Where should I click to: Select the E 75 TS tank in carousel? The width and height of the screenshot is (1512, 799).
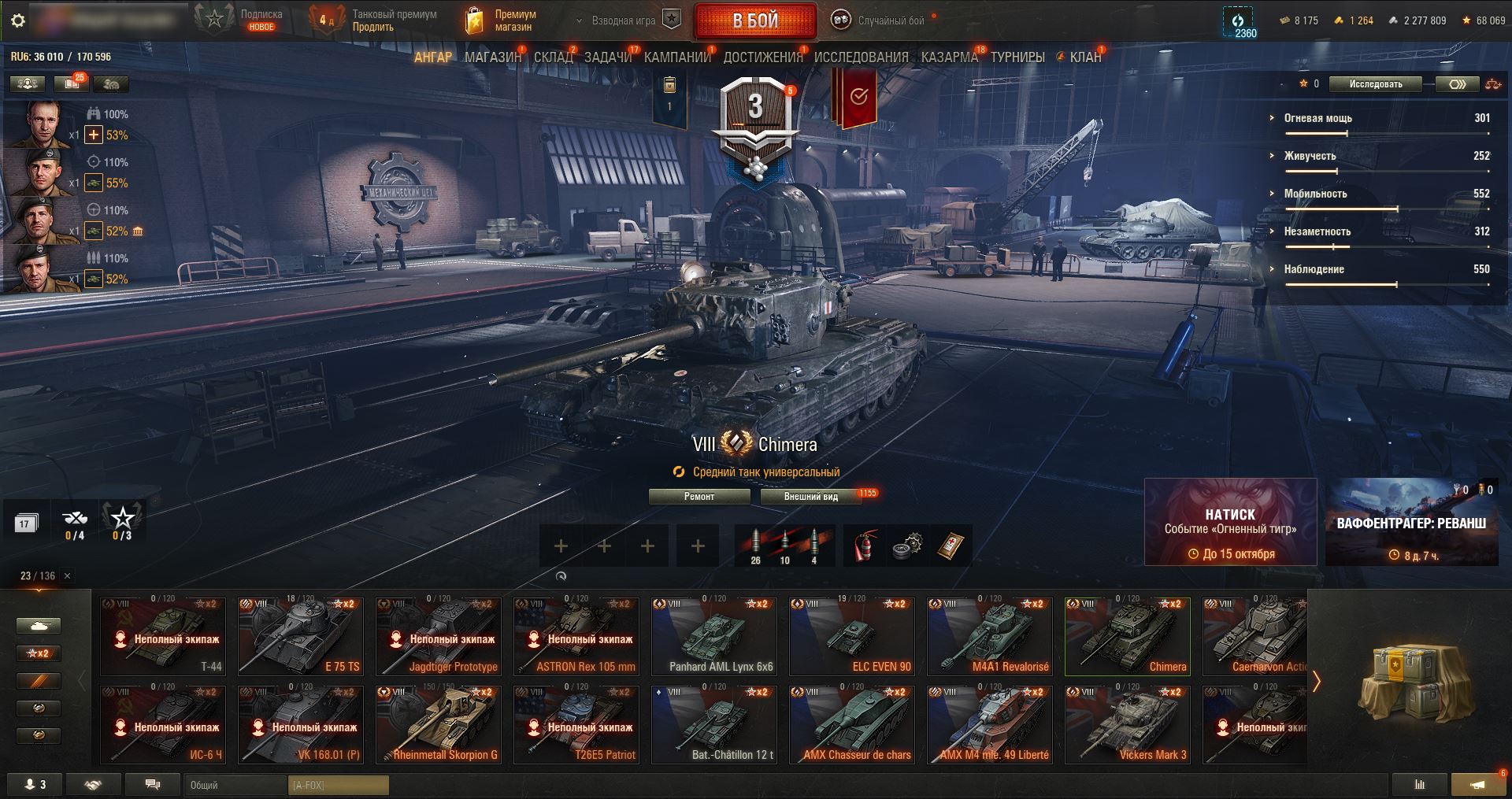301,636
